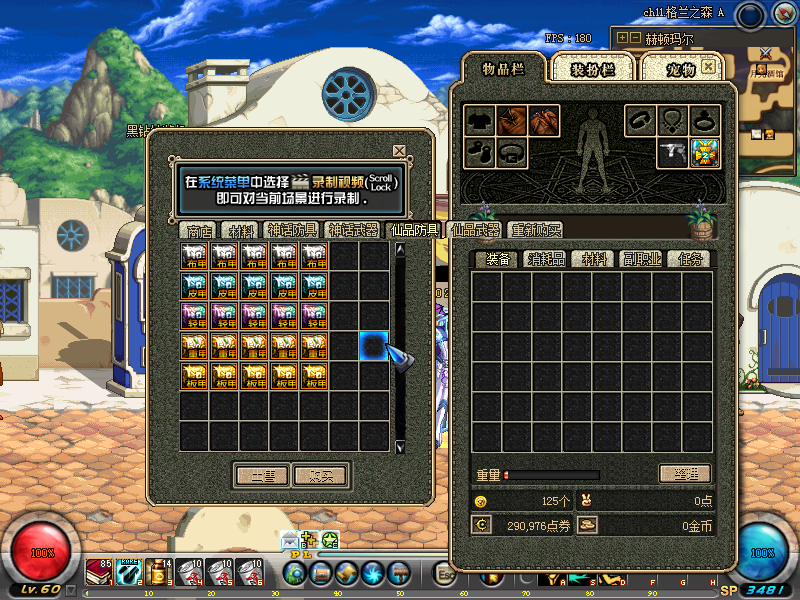This screenshot has width=800, height=600.
Task: Open the 神话防具 shop tab
Action: 292,231
